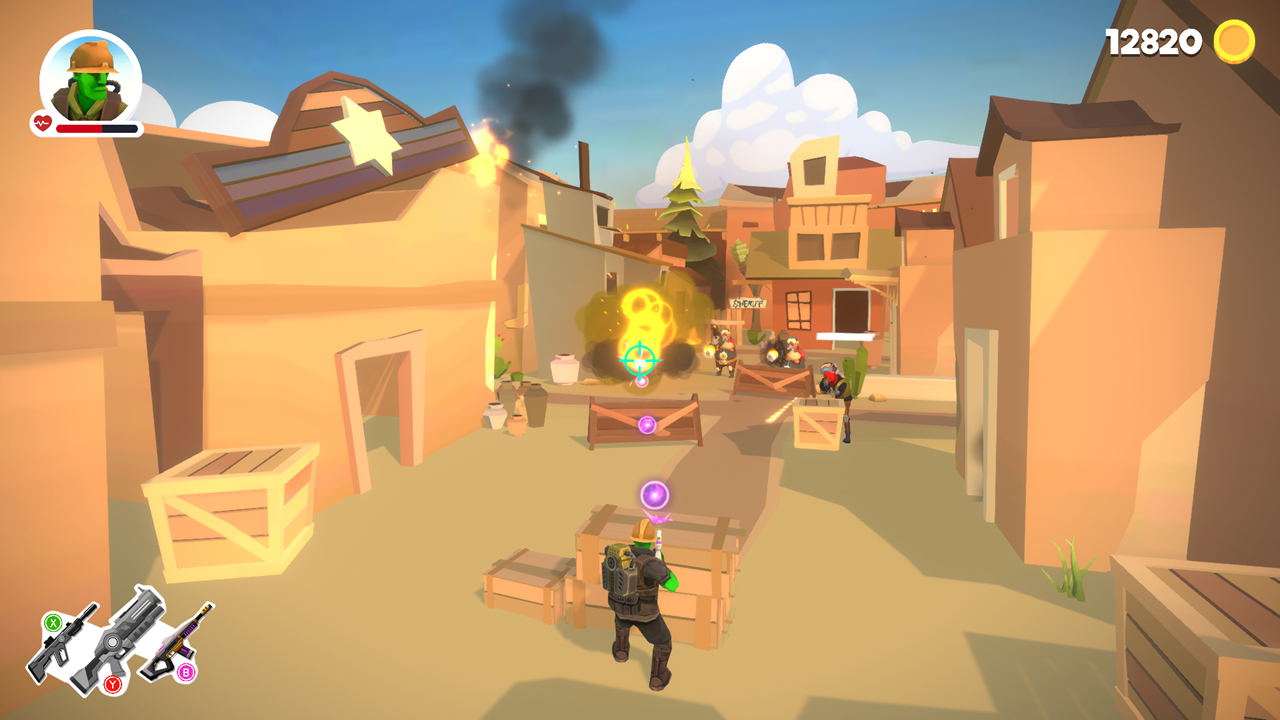Viewport: 1280px width, 720px height.
Task: Click the red portion of the health bar
Action: [x=80, y=128]
